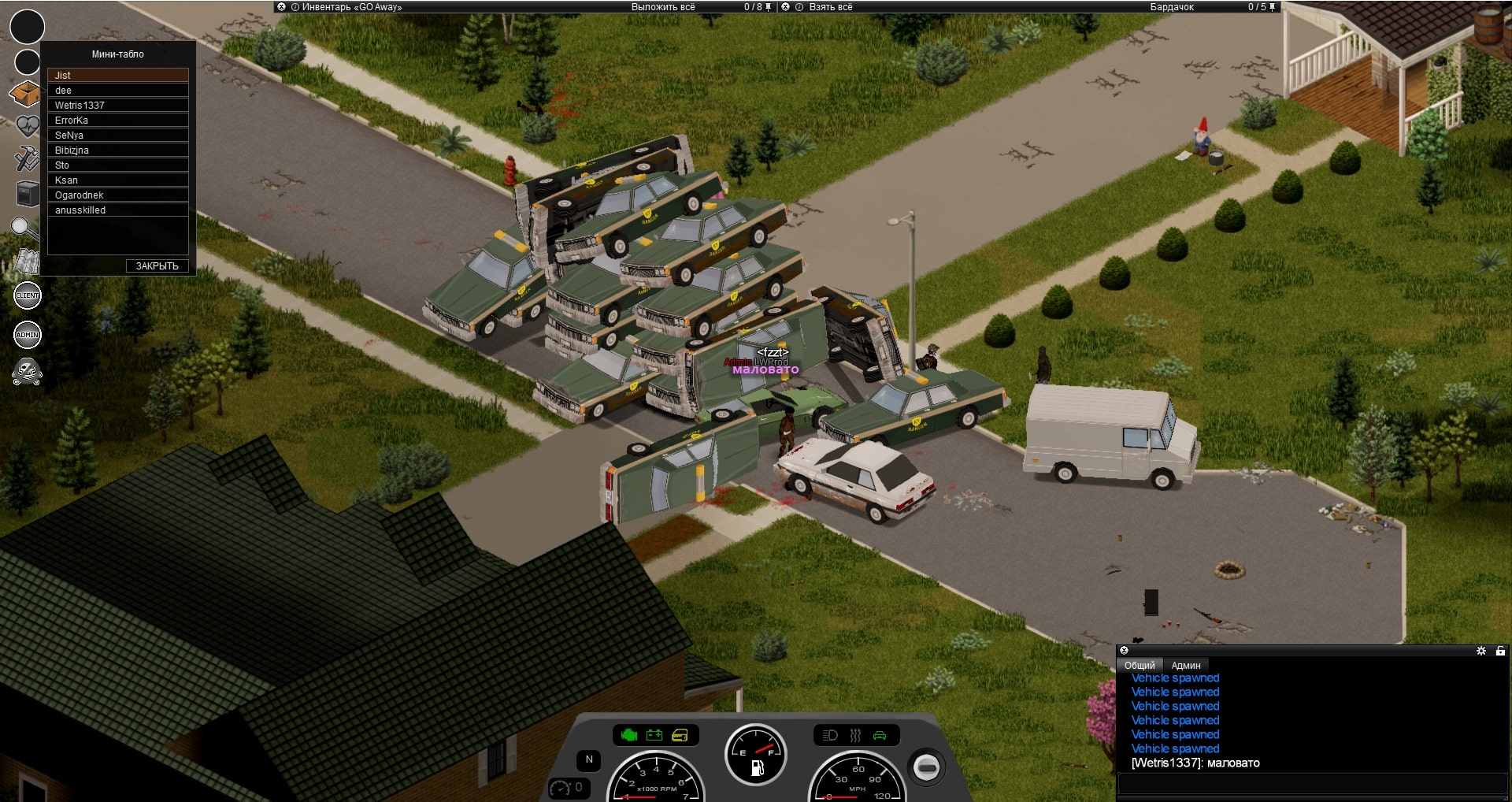
Task: Open the ADMIN round button panel
Action: (28, 335)
